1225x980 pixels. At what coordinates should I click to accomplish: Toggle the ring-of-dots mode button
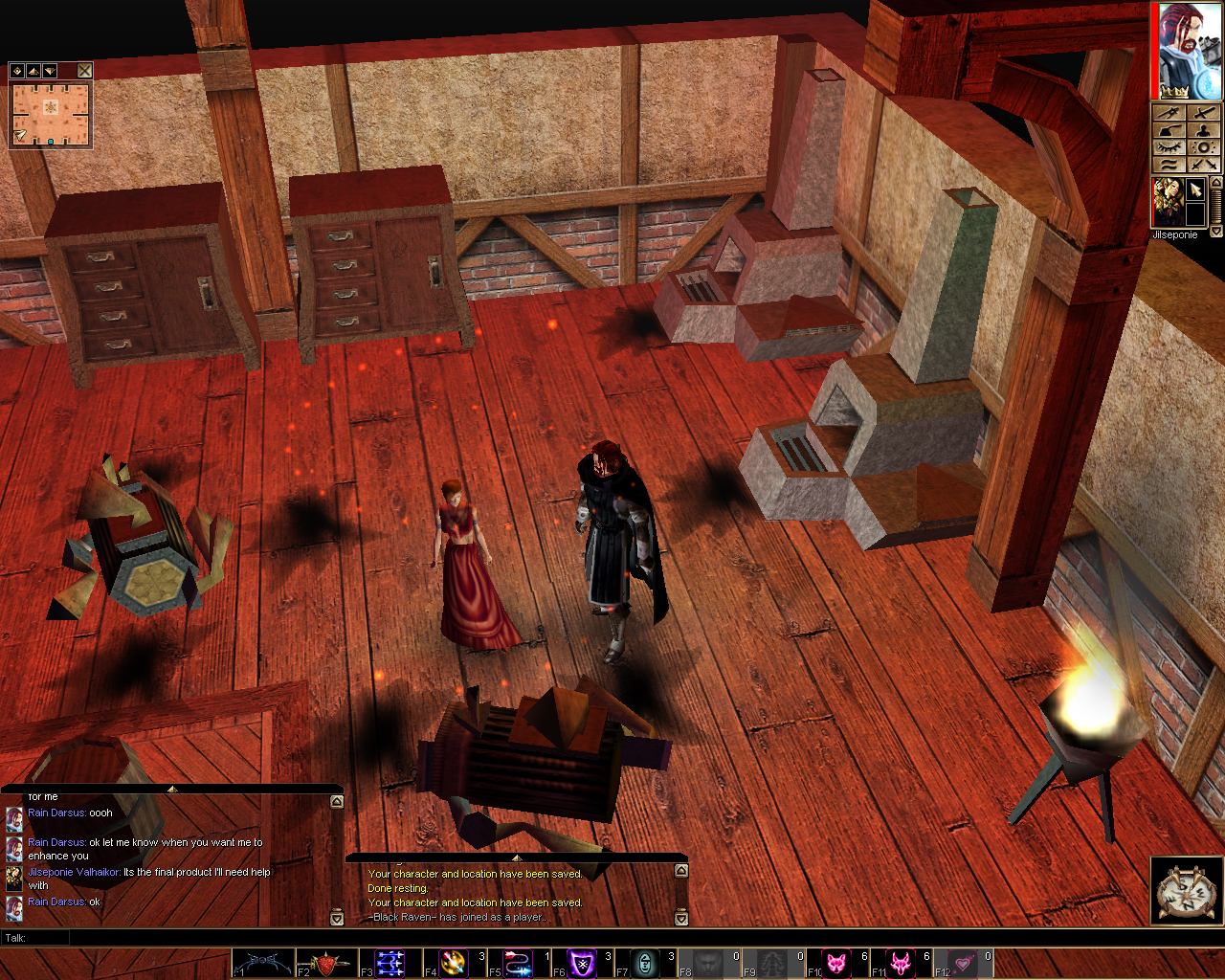coord(1204,147)
